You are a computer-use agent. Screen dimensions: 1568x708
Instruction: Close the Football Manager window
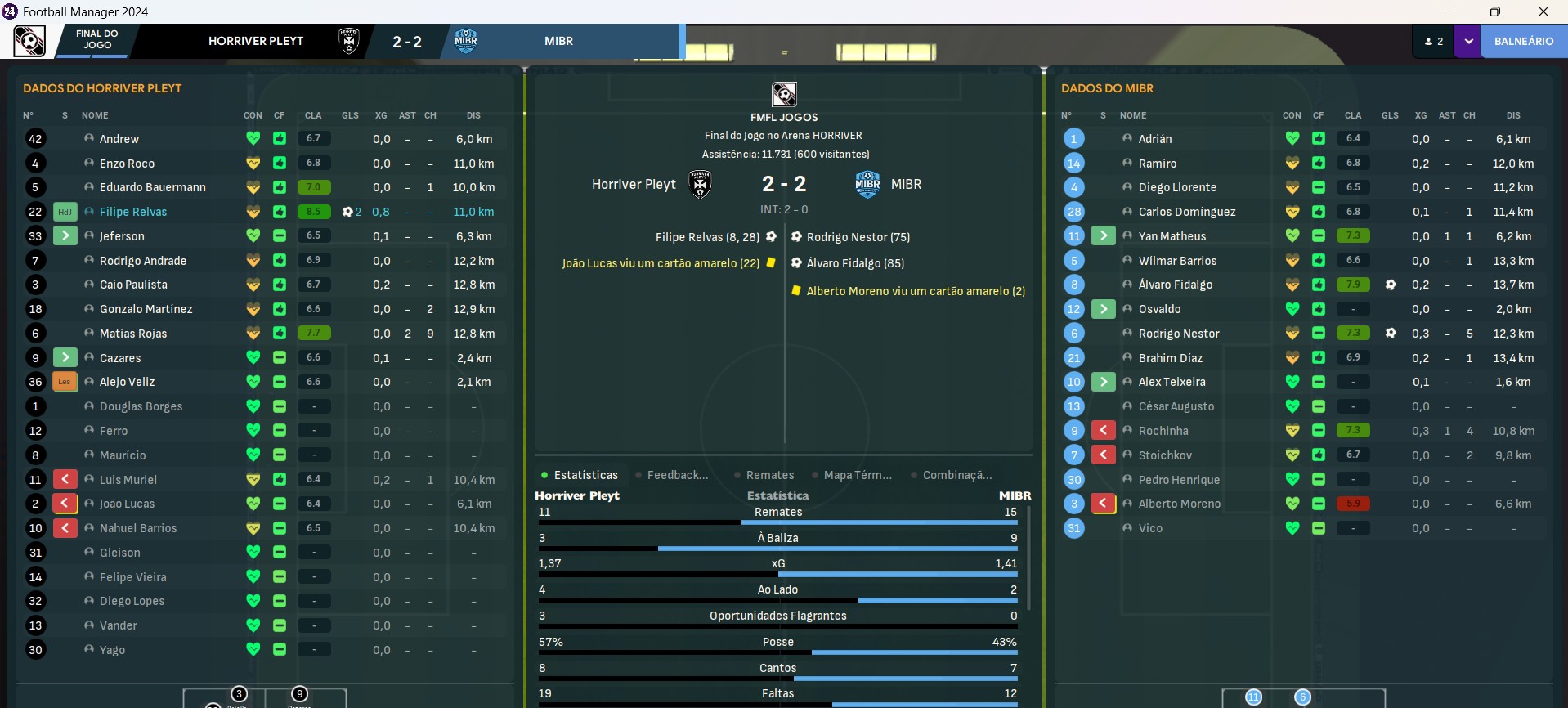[1543, 11]
